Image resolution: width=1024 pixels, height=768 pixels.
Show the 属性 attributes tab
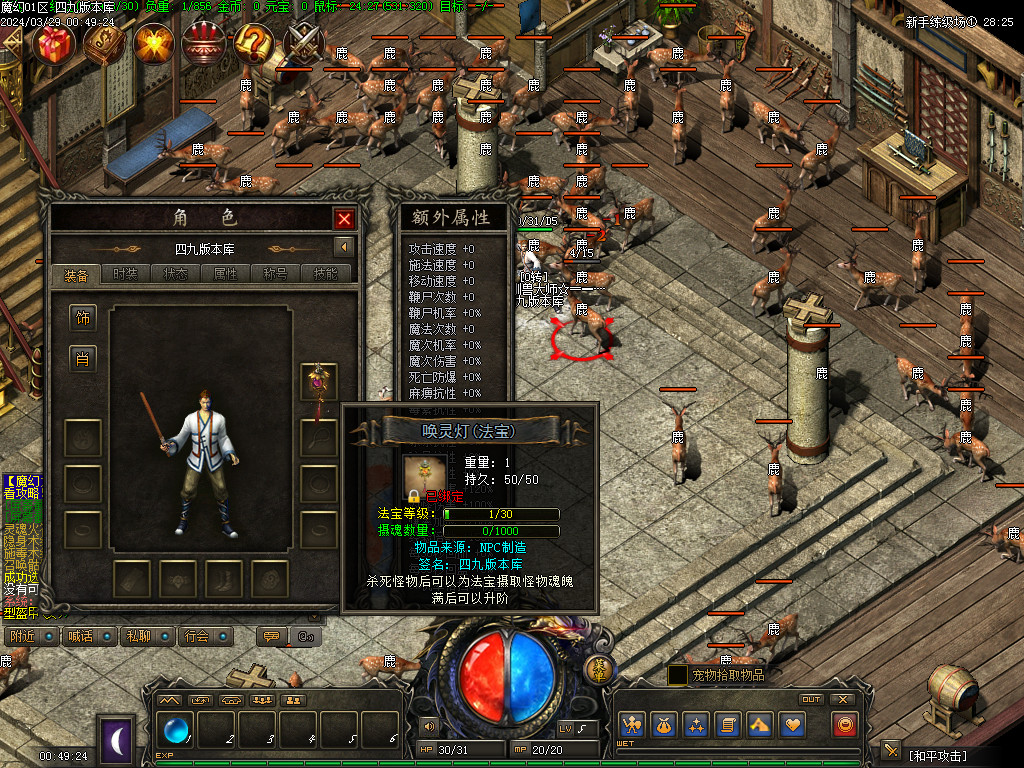(x=225, y=274)
